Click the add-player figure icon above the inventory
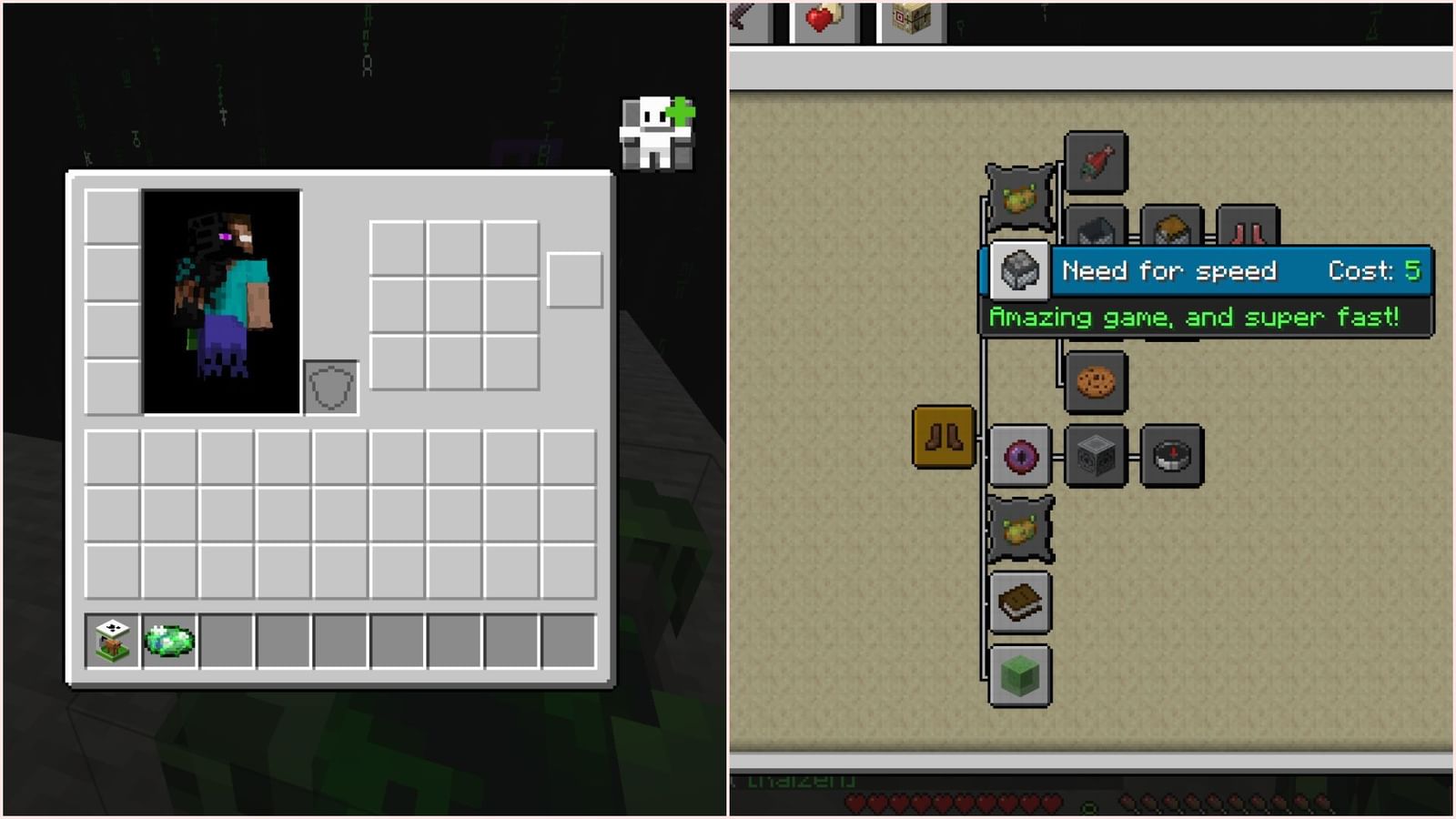The height and width of the screenshot is (819, 1456). click(x=657, y=132)
